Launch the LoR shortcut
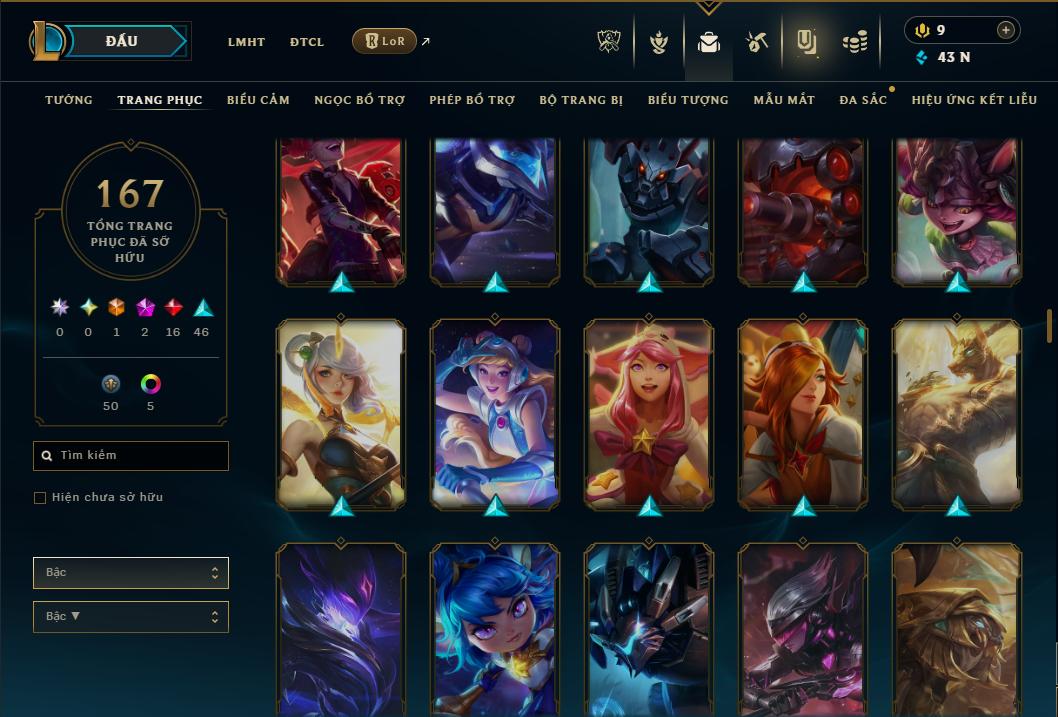The image size is (1058, 717). 384,41
